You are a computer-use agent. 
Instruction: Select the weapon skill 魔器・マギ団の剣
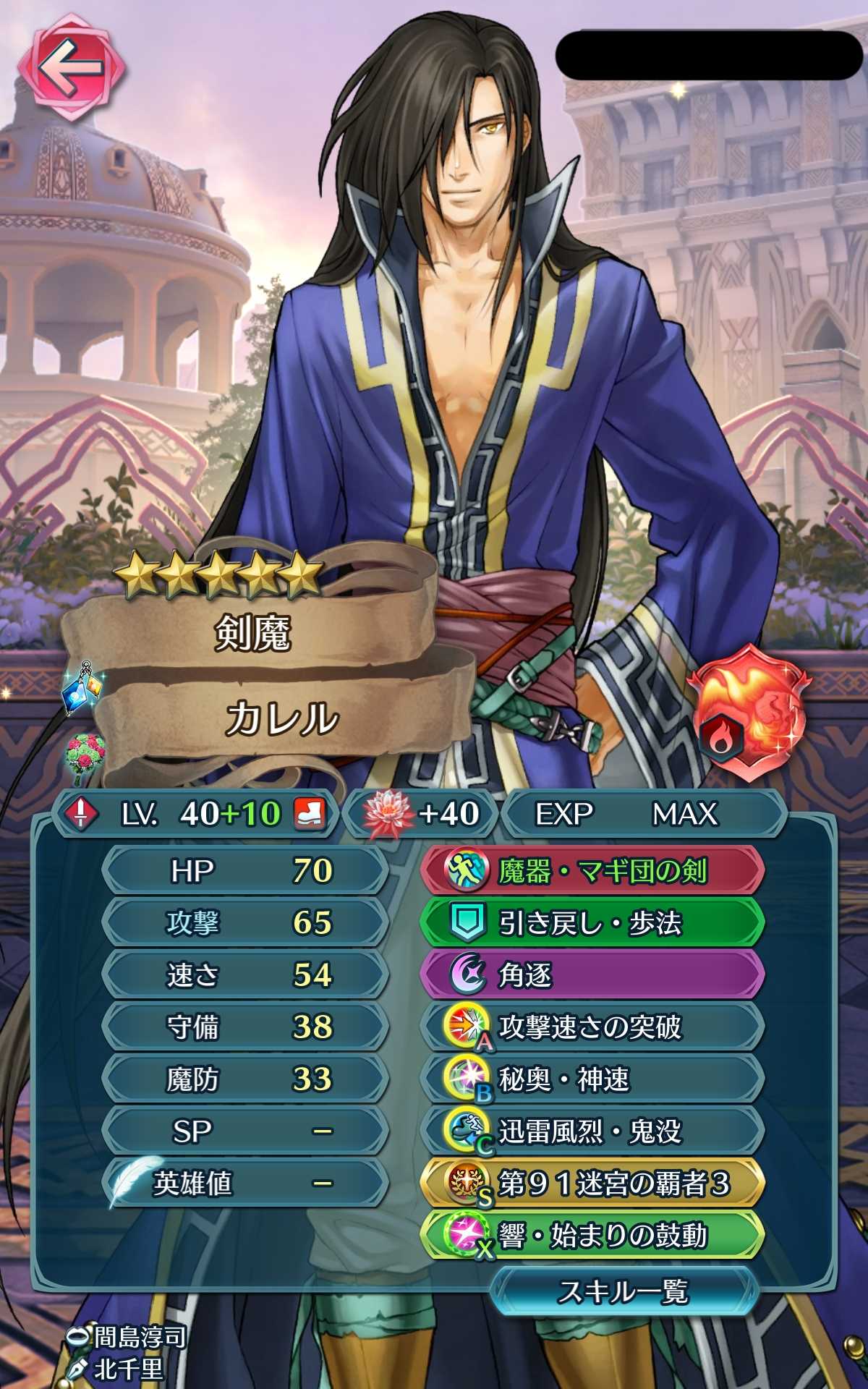point(592,871)
